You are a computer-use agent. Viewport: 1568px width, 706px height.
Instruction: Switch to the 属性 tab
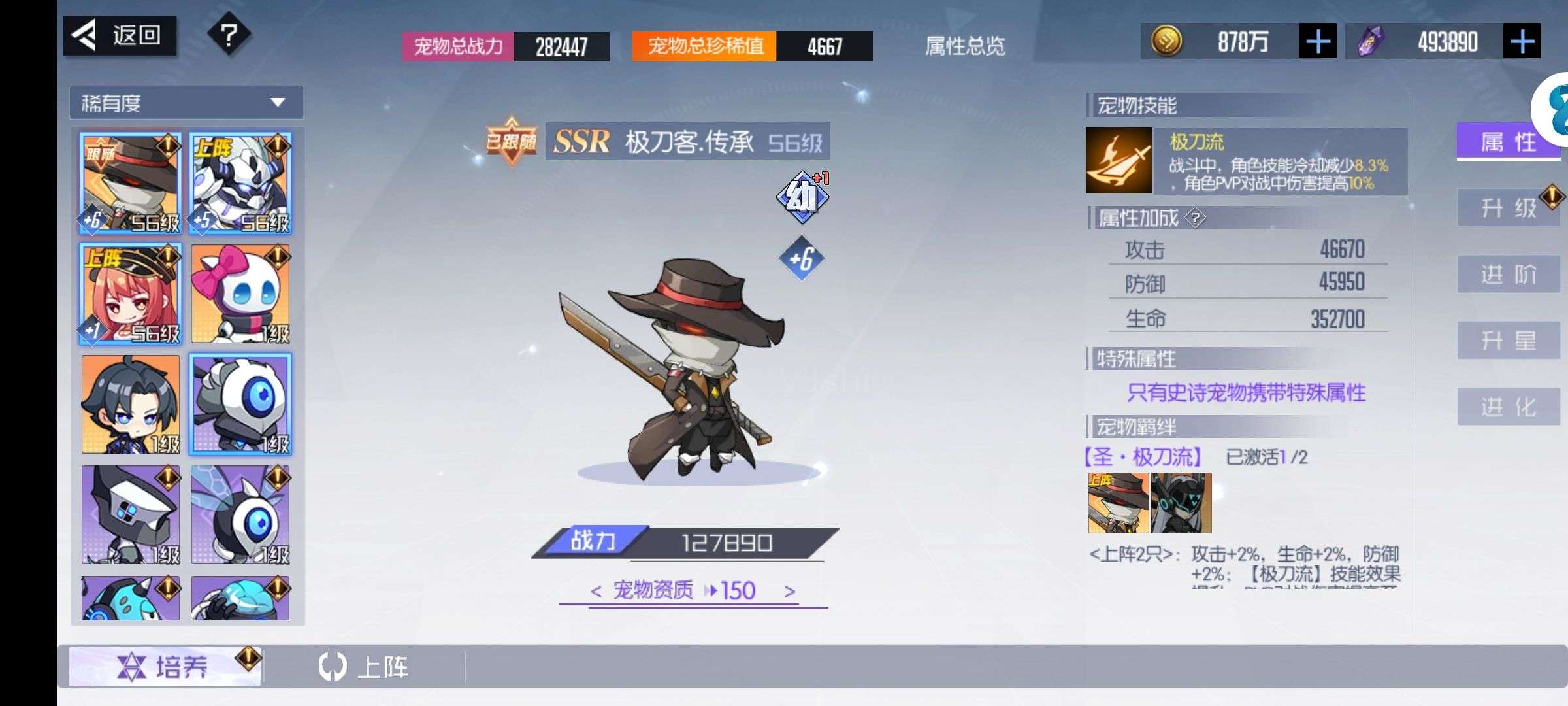pyautogui.click(x=1508, y=141)
